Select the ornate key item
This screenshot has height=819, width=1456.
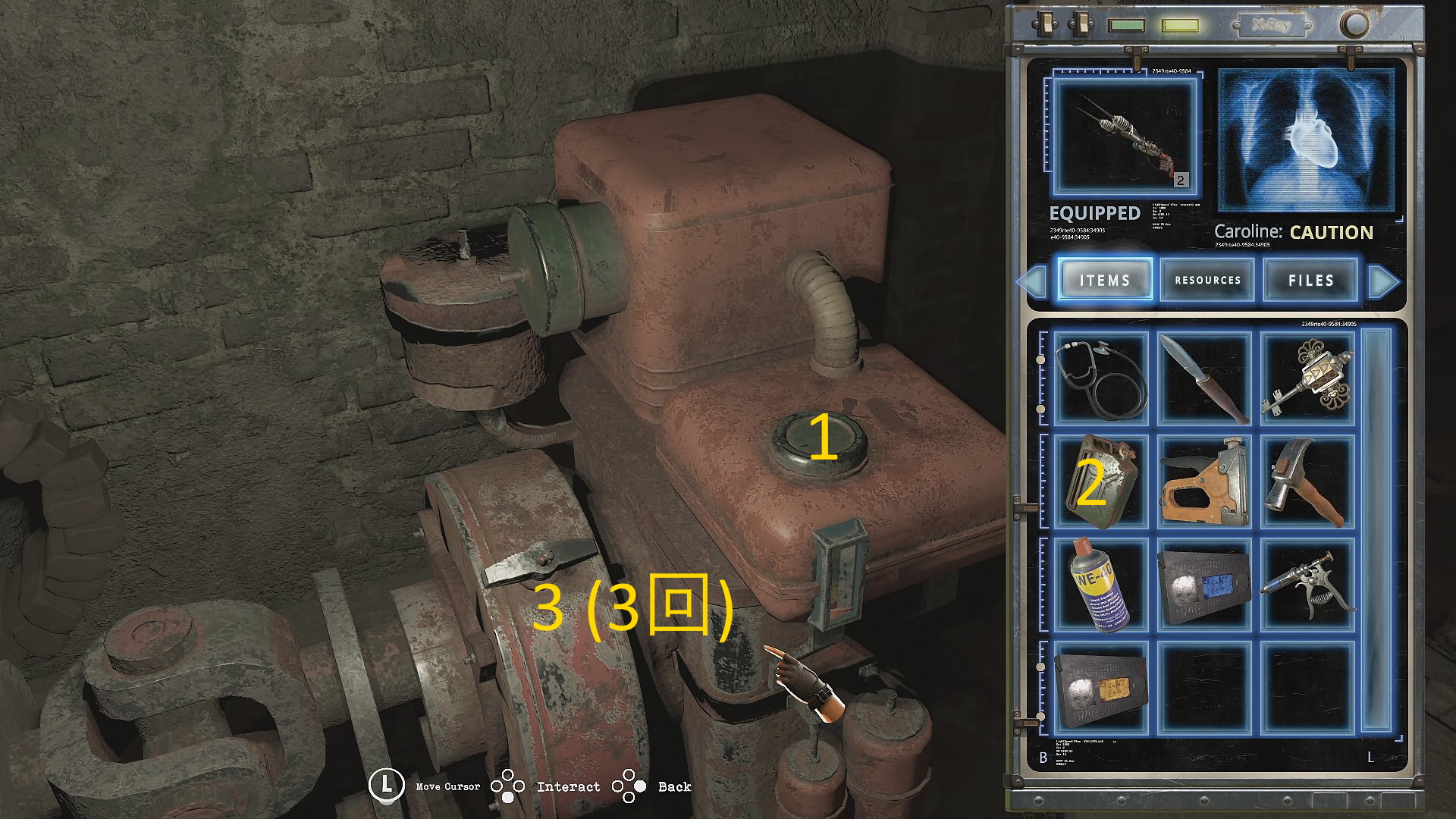click(x=1307, y=378)
